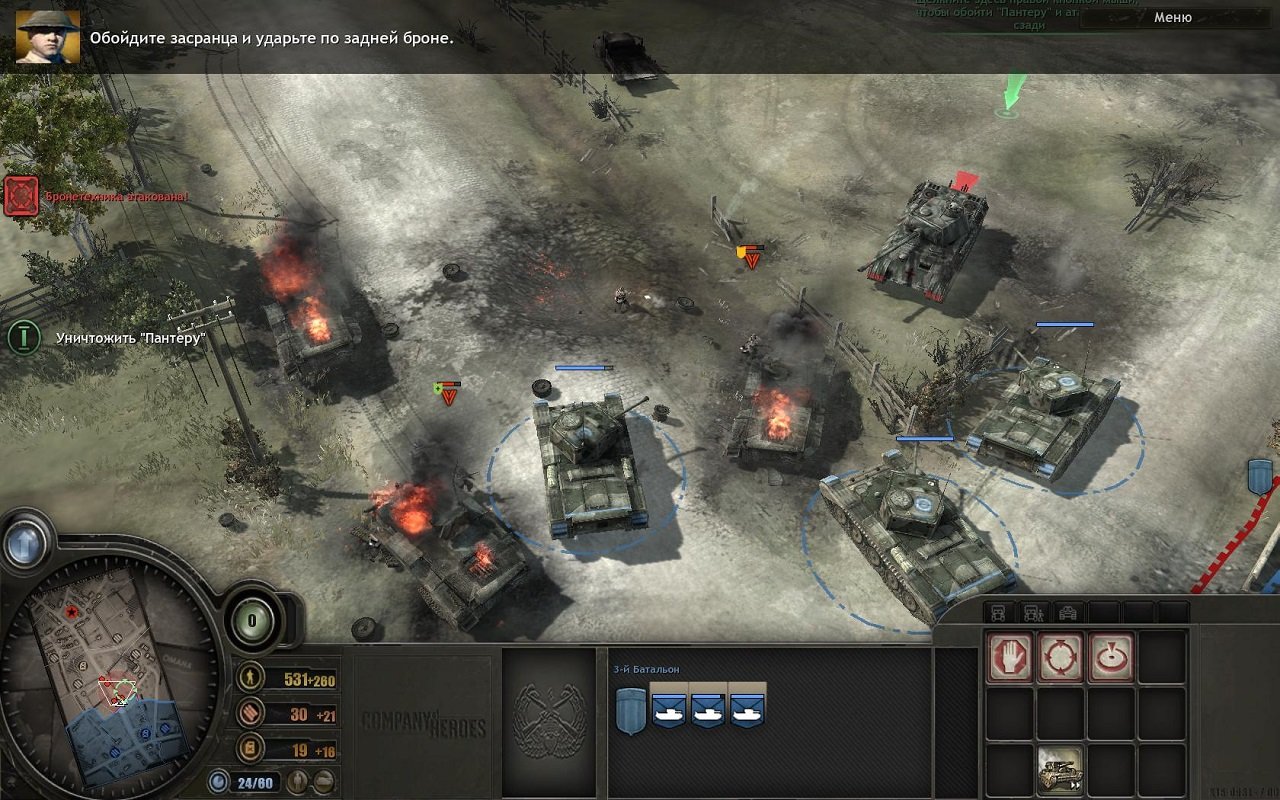Click the munitions resource icon showing 30
The image size is (1280, 800).
tap(250, 714)
